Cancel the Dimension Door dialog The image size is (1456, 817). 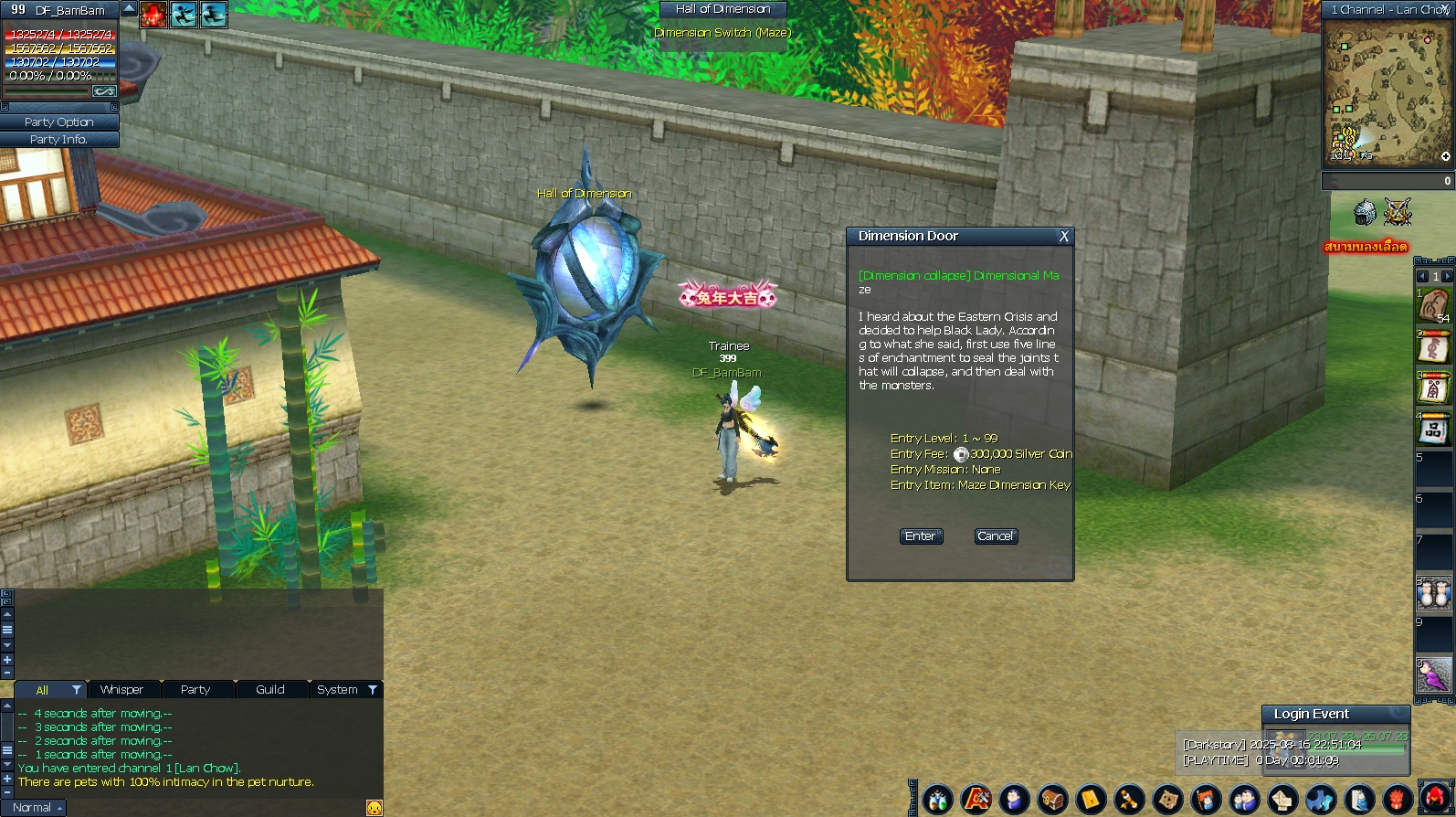pos(995,536)
